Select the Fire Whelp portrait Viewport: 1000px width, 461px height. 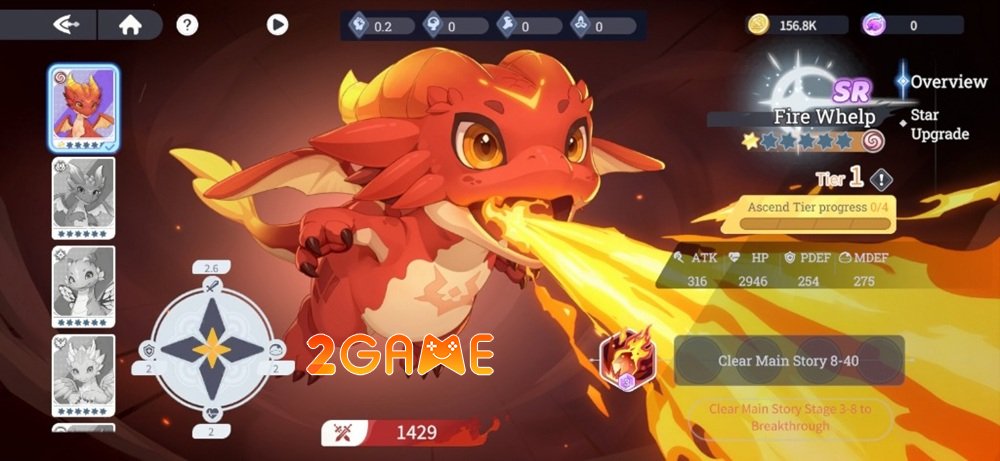84,108
